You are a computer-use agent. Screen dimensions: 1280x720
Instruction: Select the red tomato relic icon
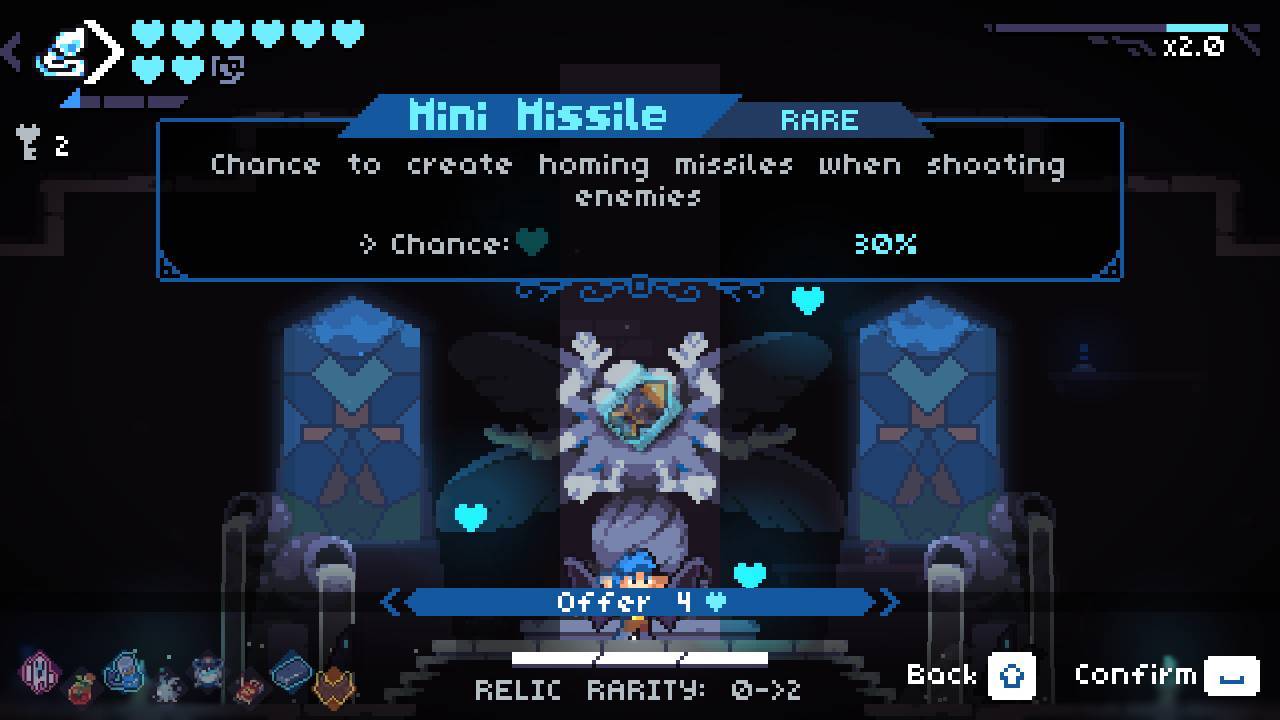click(82, 686)
